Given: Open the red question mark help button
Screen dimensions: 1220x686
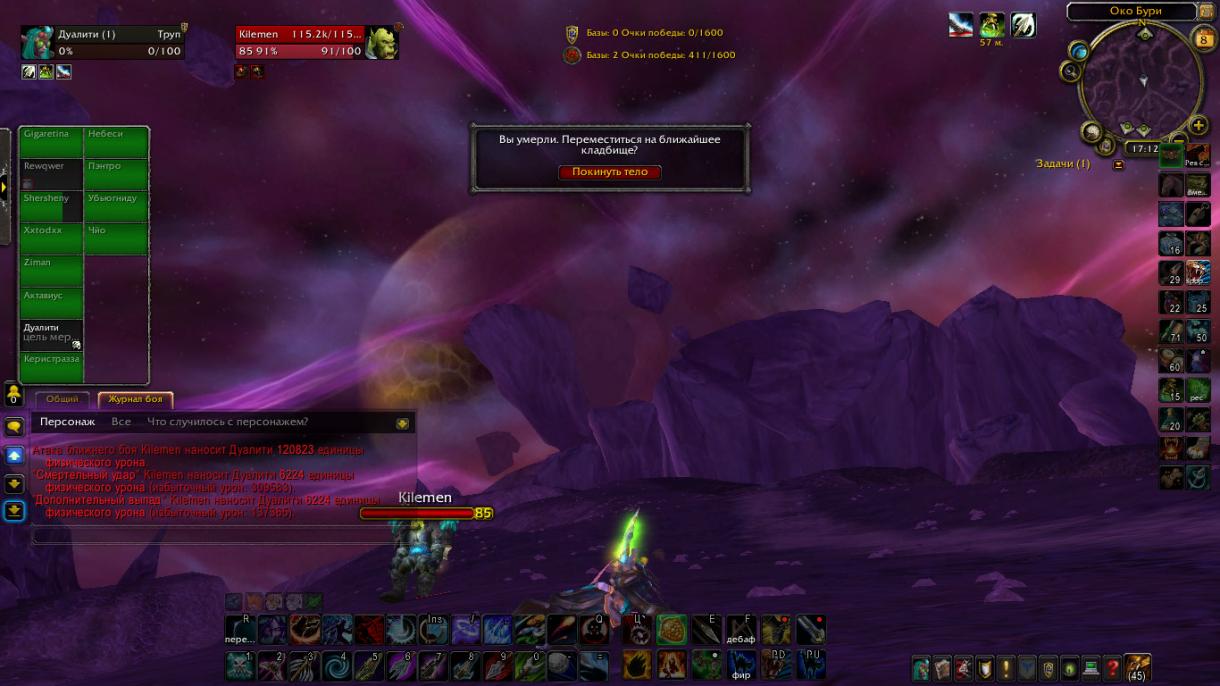Looking at the screenshot, I should pyautogui.click(x=1112, y=668).
